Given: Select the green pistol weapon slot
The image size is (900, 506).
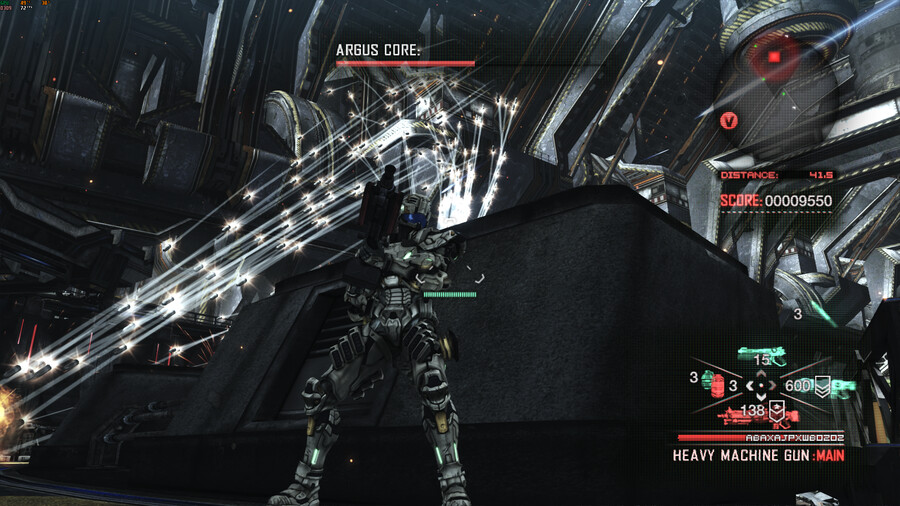Looking at the screenshot, I should [763, 352].
